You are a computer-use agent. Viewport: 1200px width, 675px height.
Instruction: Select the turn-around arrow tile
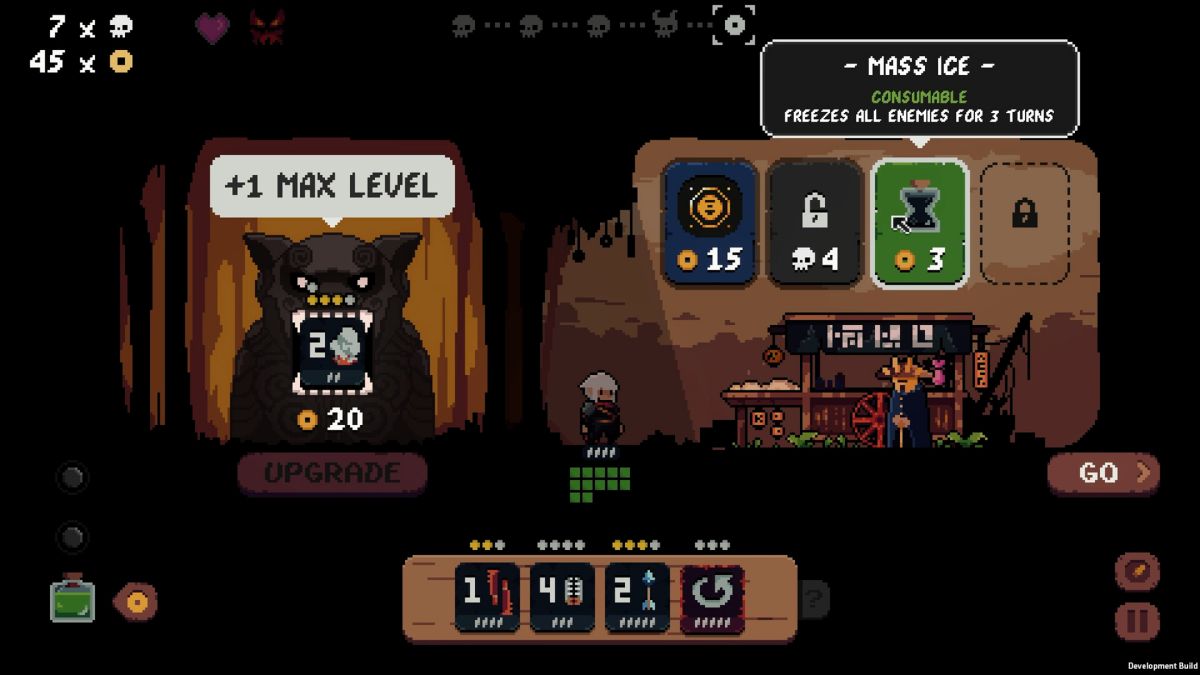click(x=712, y=598)
